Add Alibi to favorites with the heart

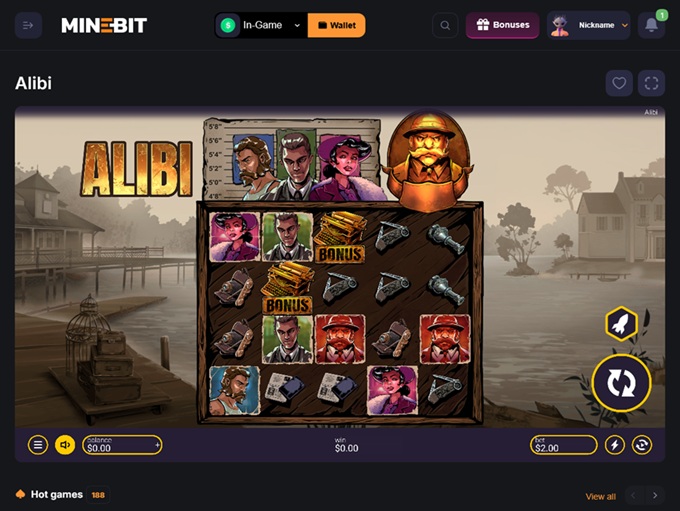[619, 83]
